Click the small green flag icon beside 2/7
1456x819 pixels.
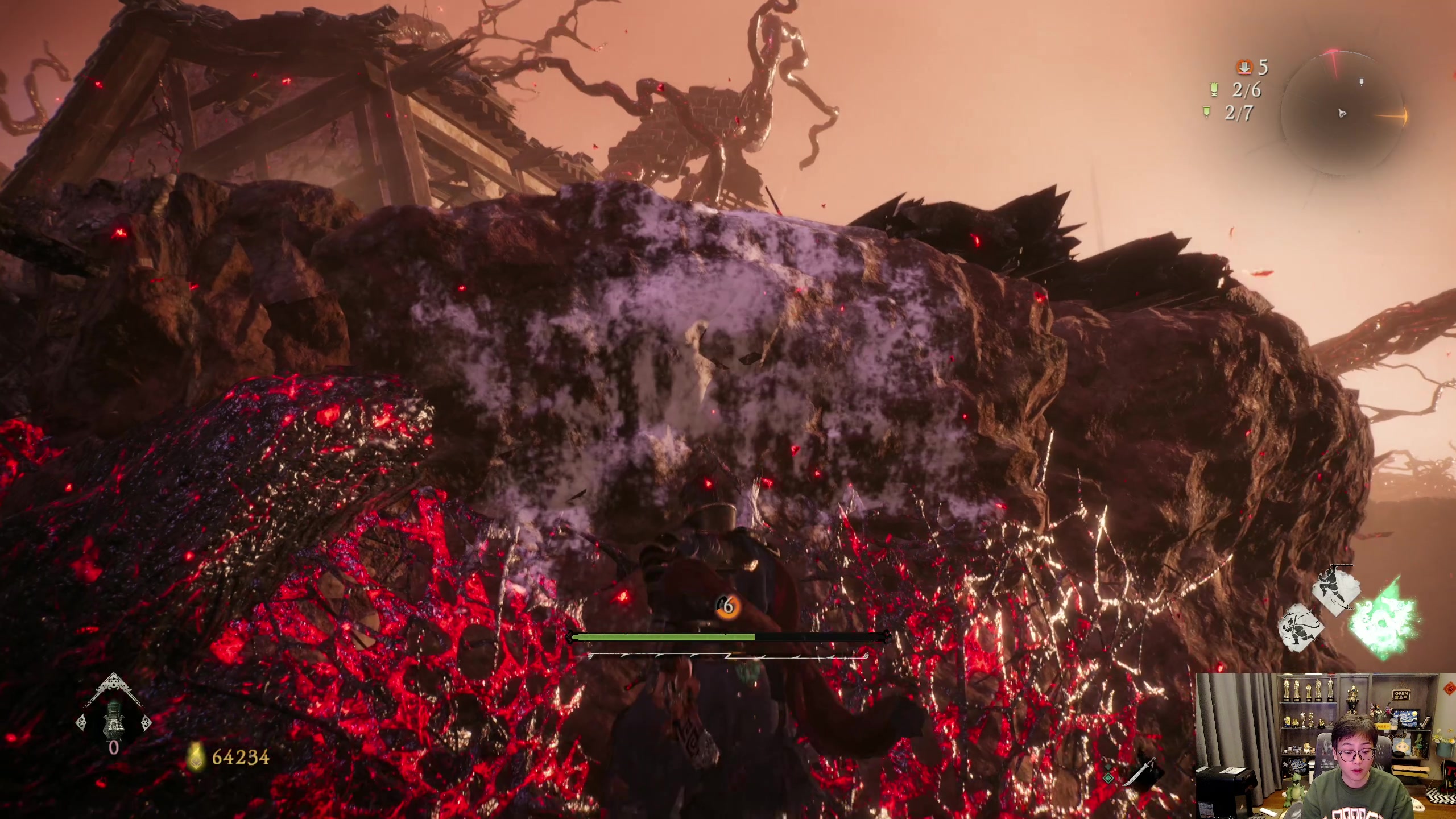(1207, 113)
